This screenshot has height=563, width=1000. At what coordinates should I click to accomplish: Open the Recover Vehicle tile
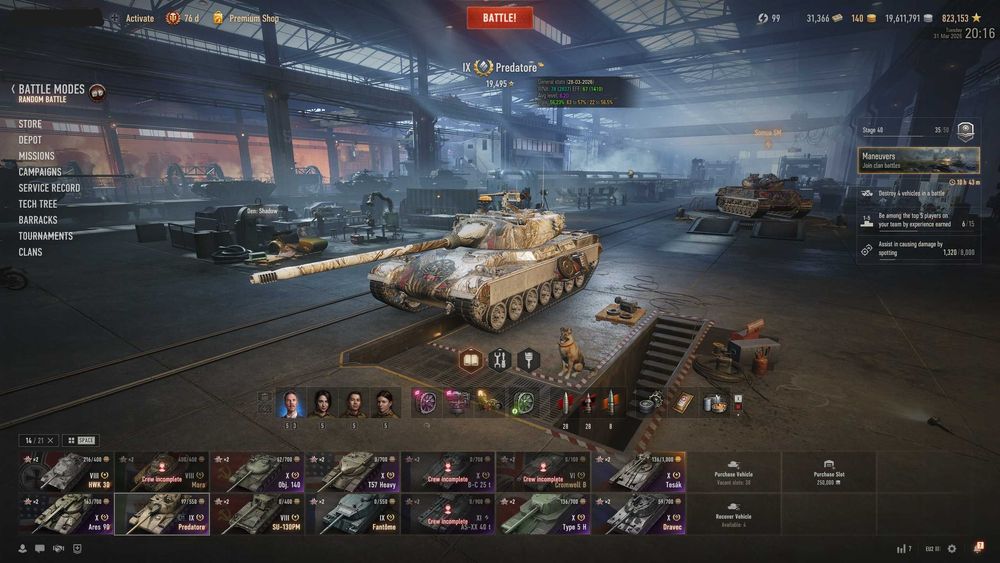[x=733, y=513]
